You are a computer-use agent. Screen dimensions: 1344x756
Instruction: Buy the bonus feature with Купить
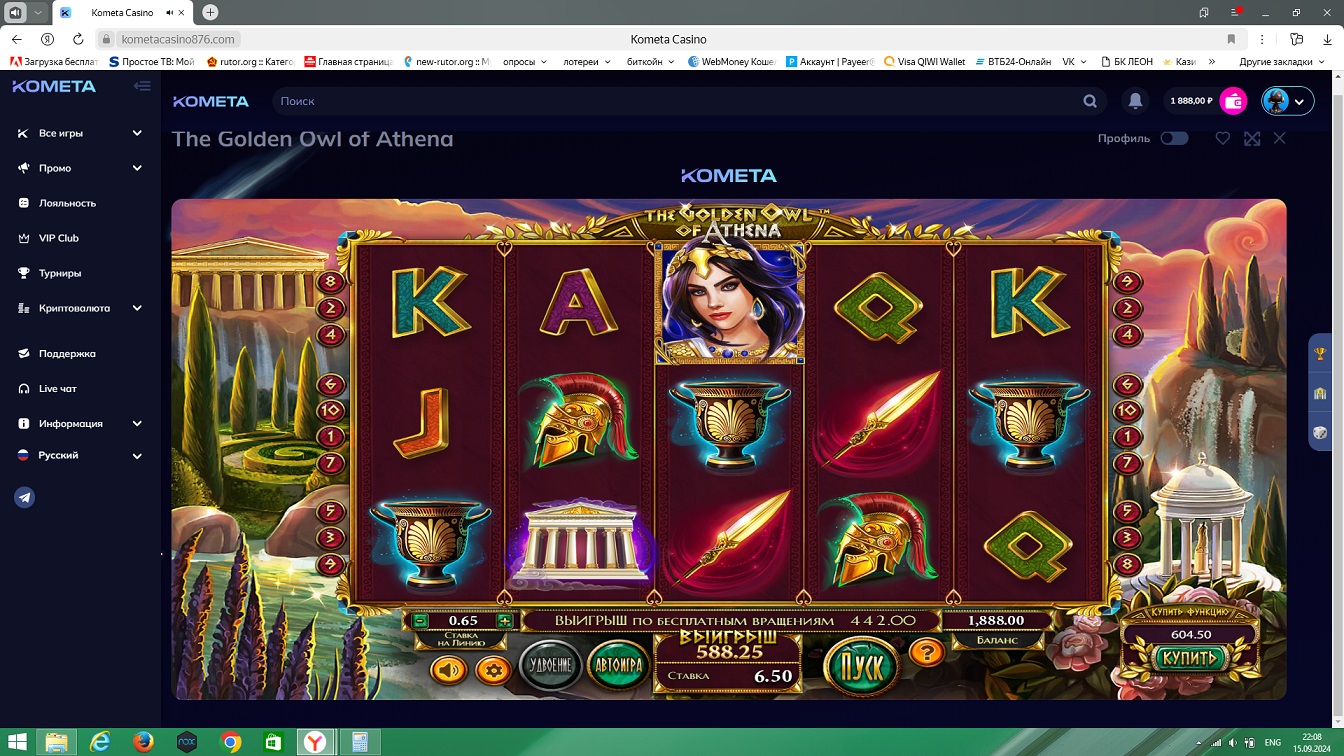tap(1189, 658)
